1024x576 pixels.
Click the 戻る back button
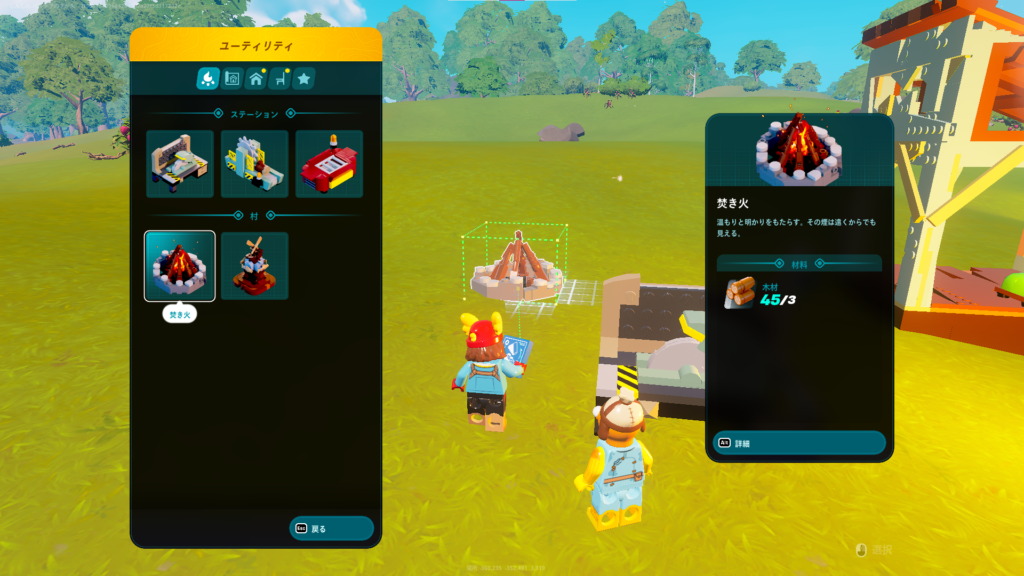point(331,528)
